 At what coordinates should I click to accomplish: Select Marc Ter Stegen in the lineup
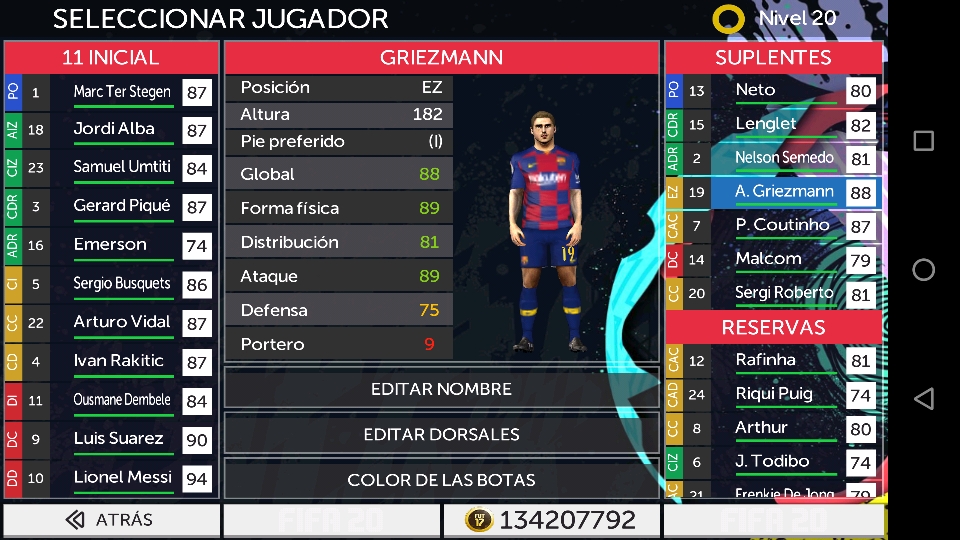click(122, 93)
